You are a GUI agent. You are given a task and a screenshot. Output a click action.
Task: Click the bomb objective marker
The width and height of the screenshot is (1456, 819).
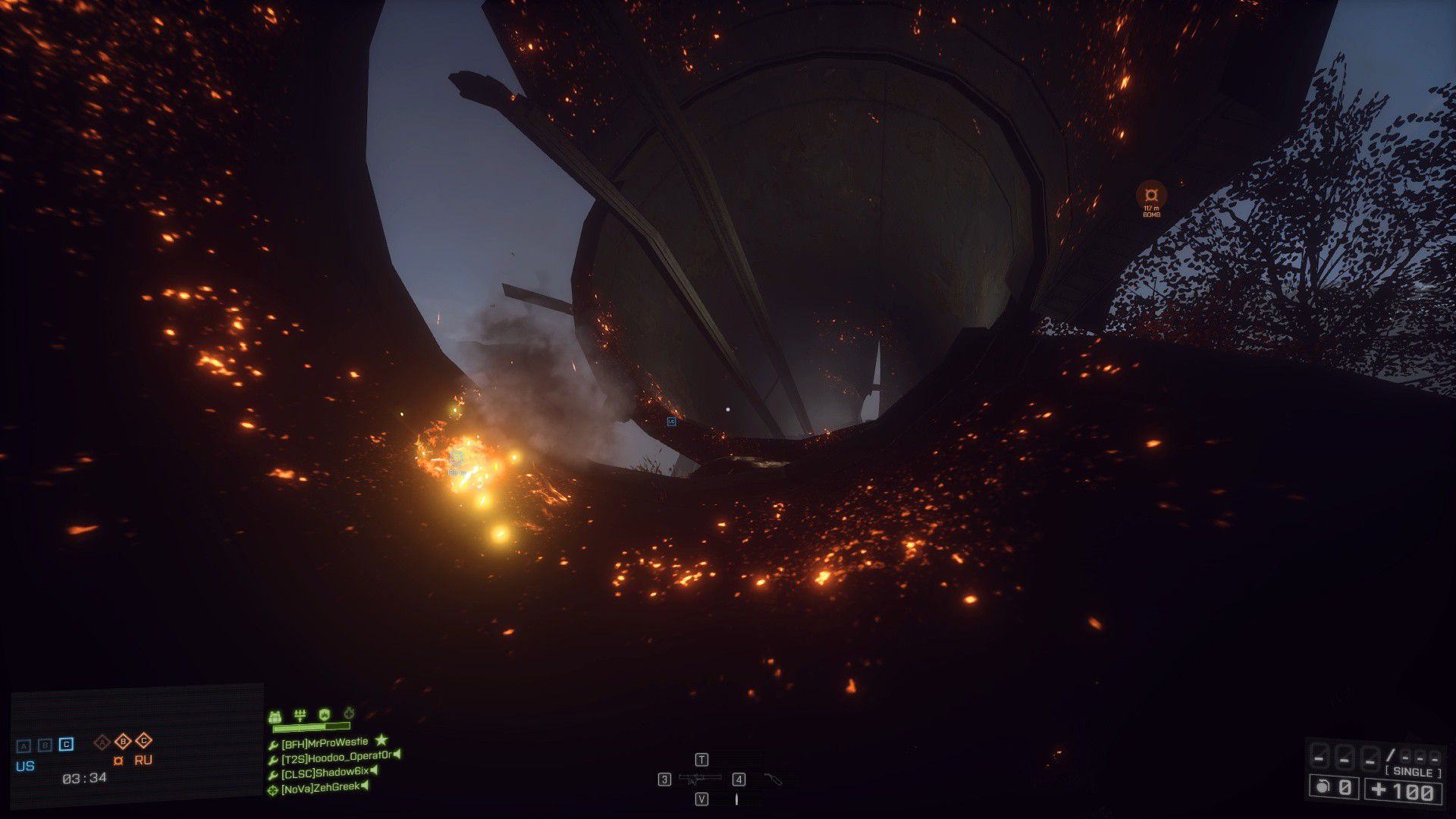click(x=1151, y=194)
